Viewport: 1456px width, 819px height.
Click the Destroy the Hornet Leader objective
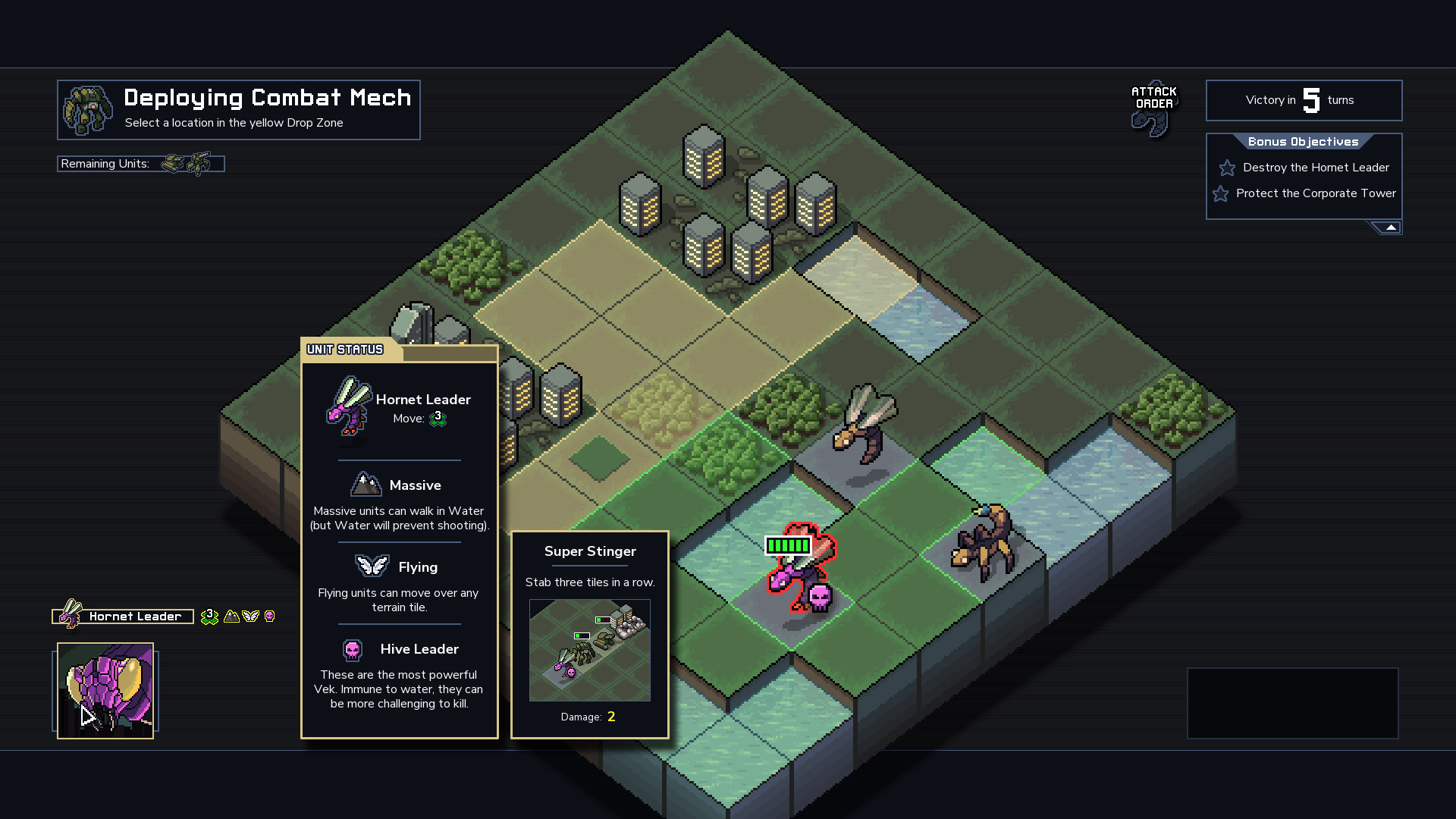1315,168
